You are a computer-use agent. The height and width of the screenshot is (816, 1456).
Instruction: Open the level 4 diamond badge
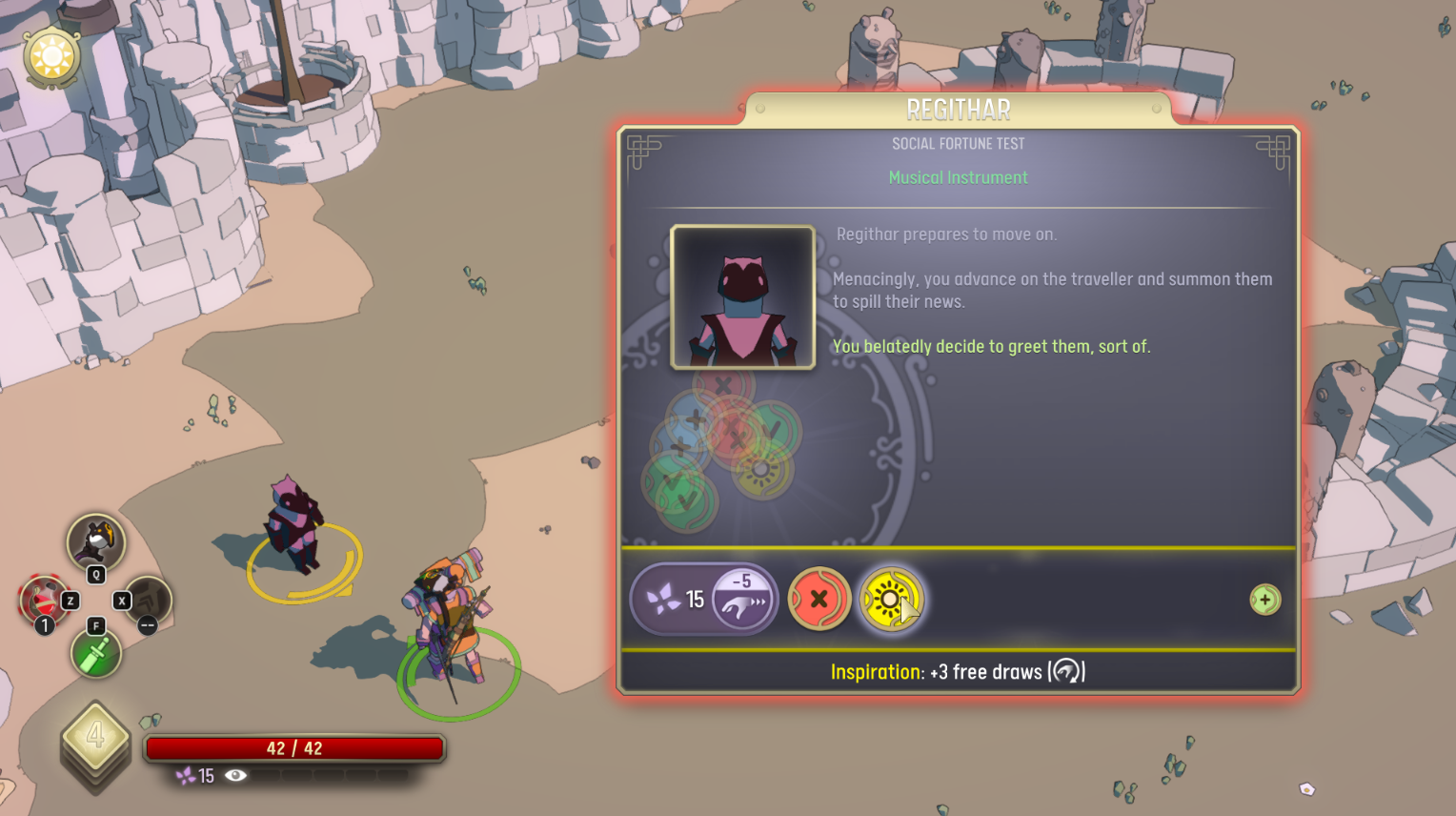tap(95, 737)
